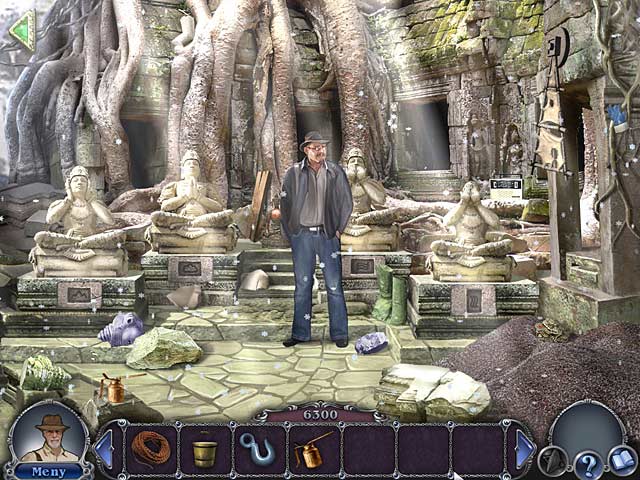The image size is (640, 480).
Task: Show previous inventory items with left arrow
Action: coord(104,449)
